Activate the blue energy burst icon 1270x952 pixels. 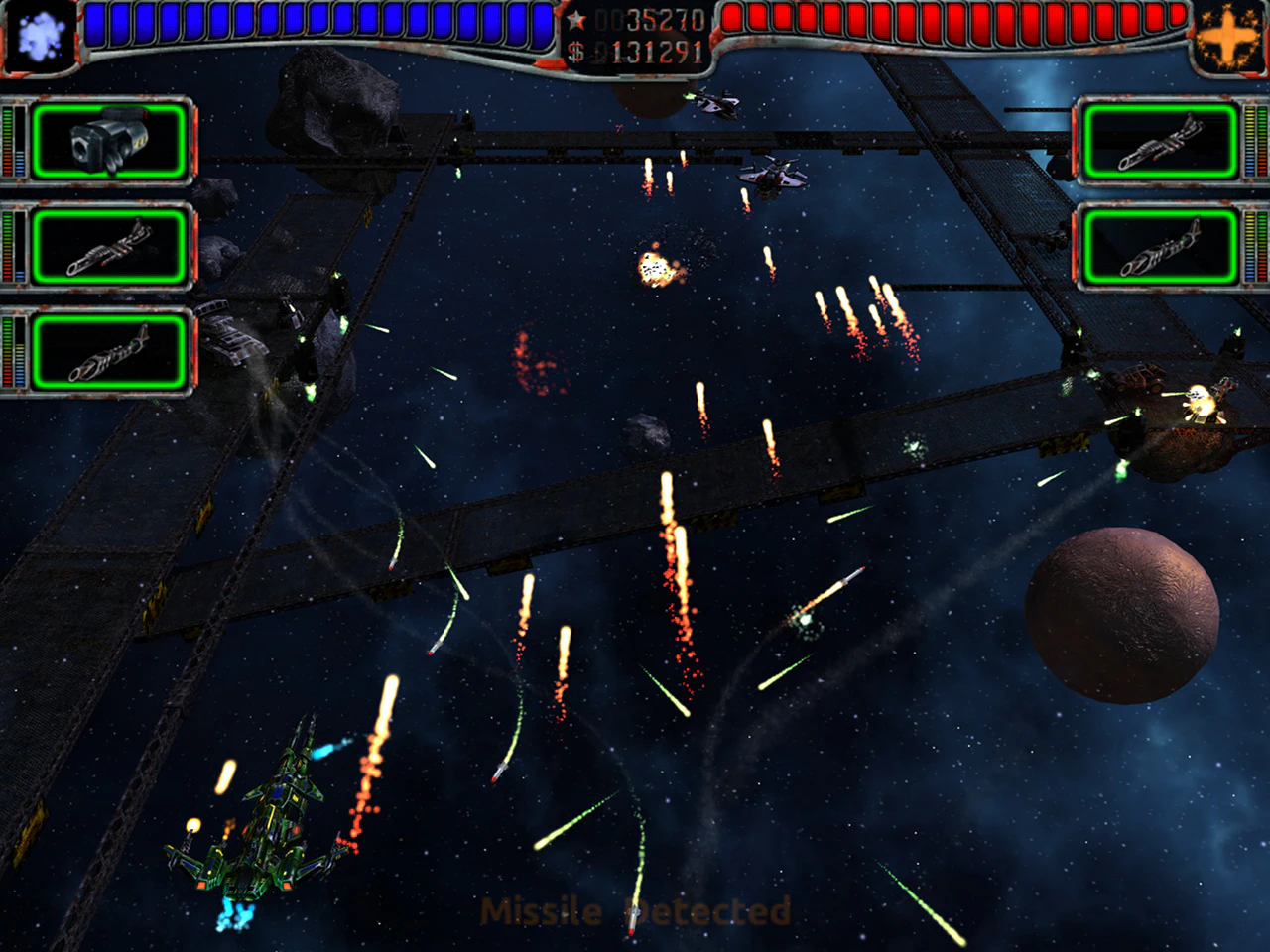pos(40,37)
